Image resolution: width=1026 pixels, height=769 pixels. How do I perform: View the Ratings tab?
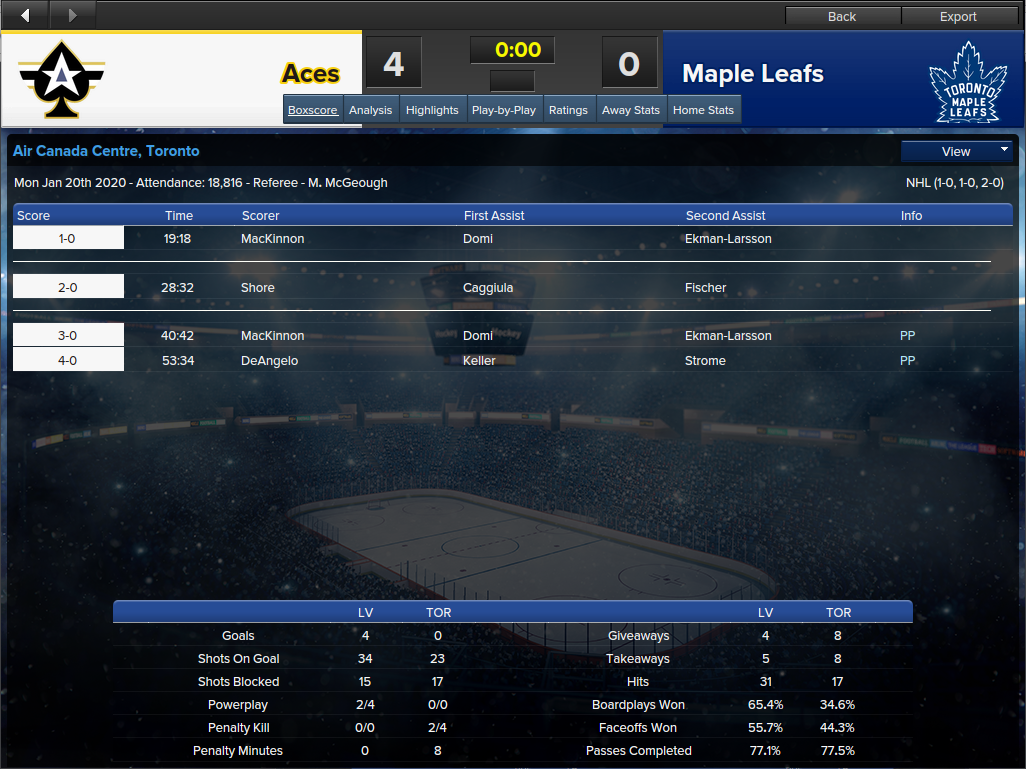[568, 110]
